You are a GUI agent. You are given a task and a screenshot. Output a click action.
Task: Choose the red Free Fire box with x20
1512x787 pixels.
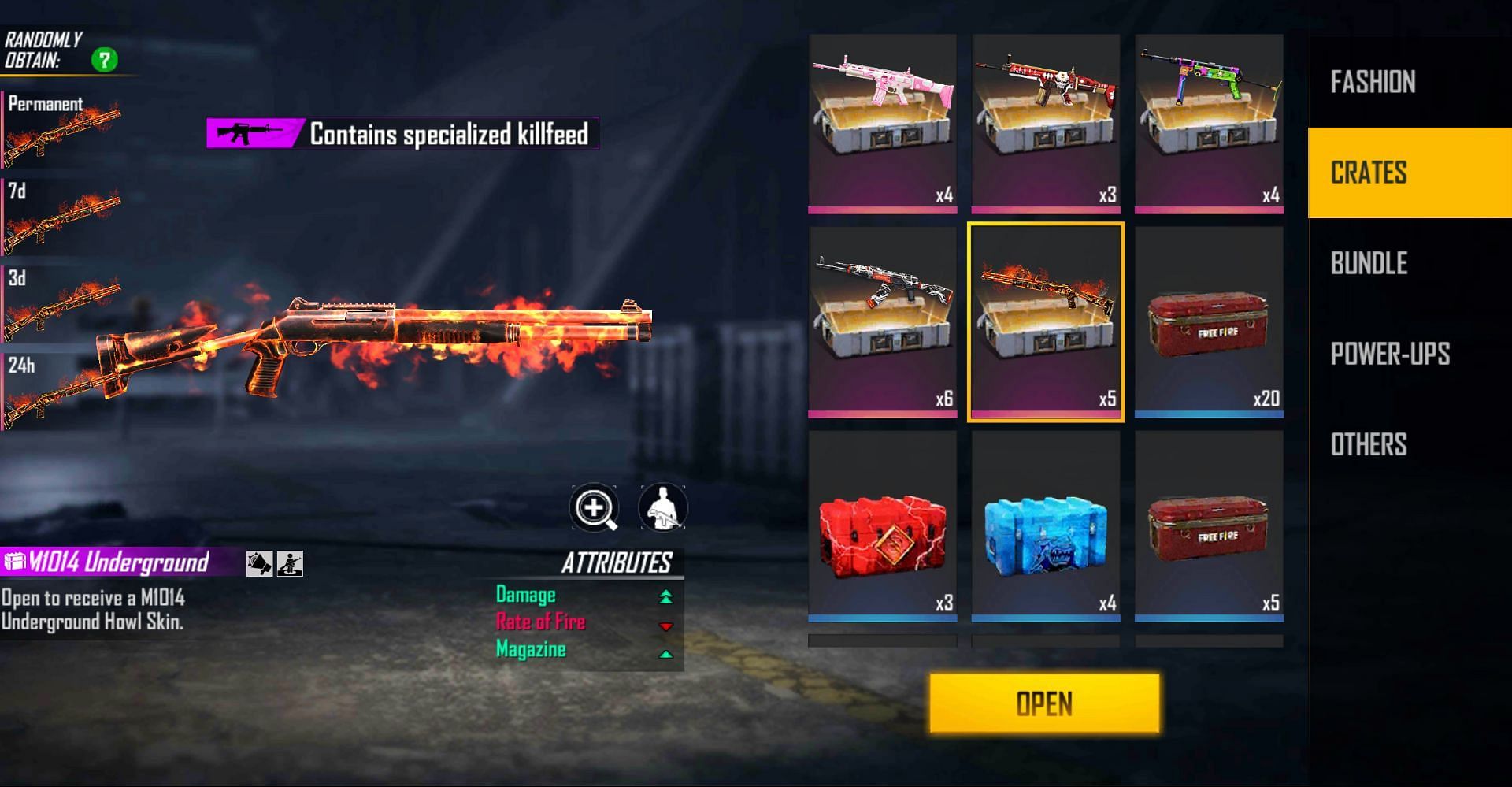pyautogui.click(x=1209, y=321)
